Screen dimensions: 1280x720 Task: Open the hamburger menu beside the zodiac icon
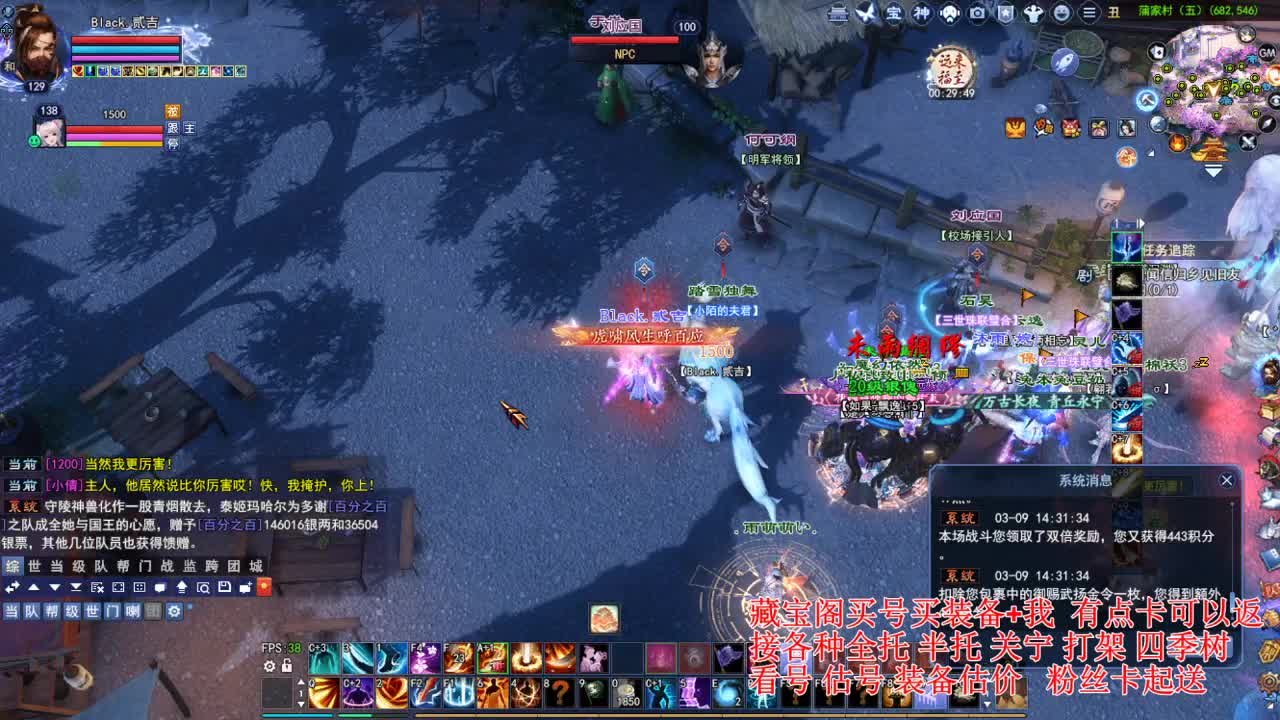click(x=1088, y=13)
